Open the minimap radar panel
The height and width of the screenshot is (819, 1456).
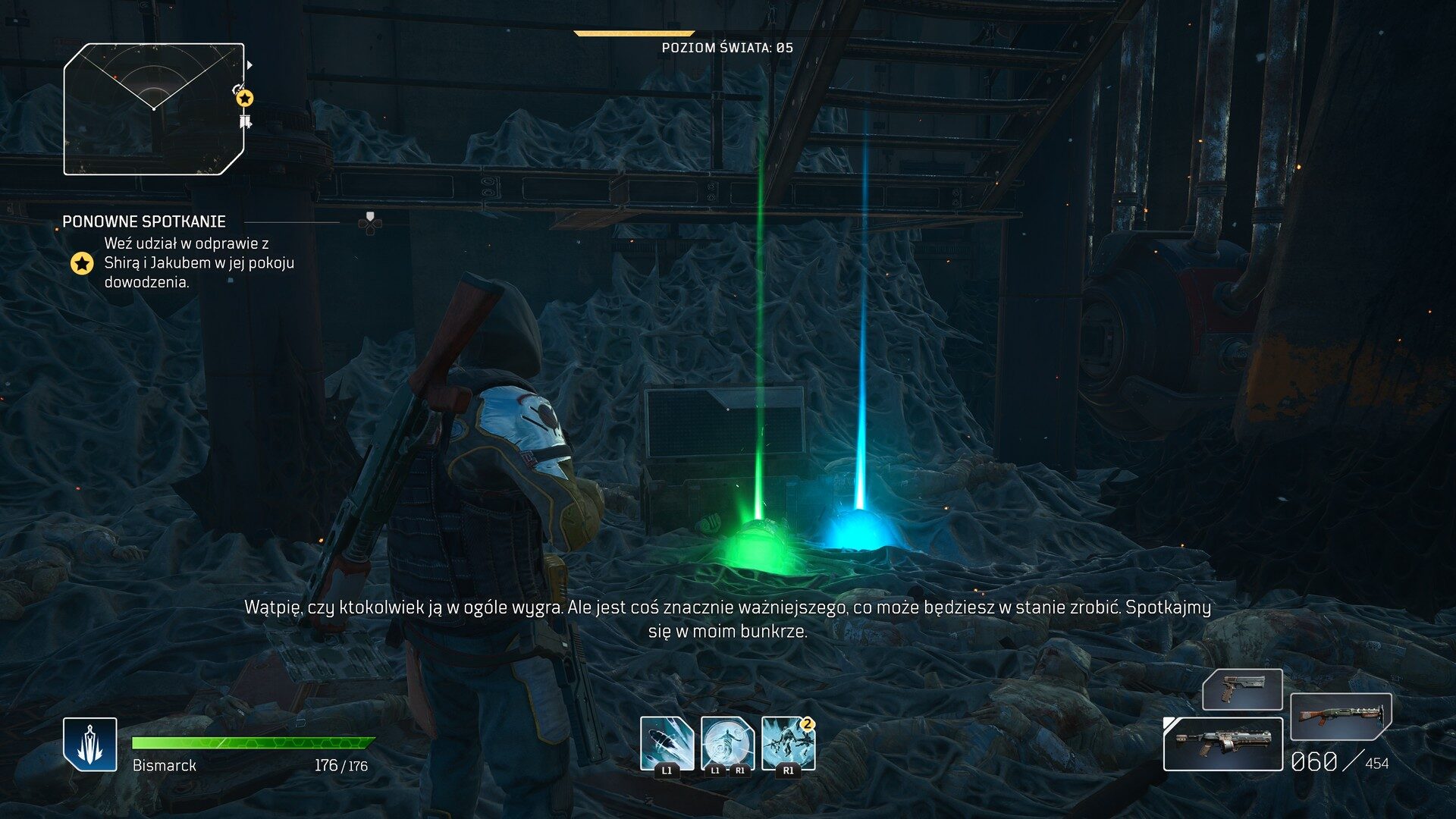tap(154, 109)
